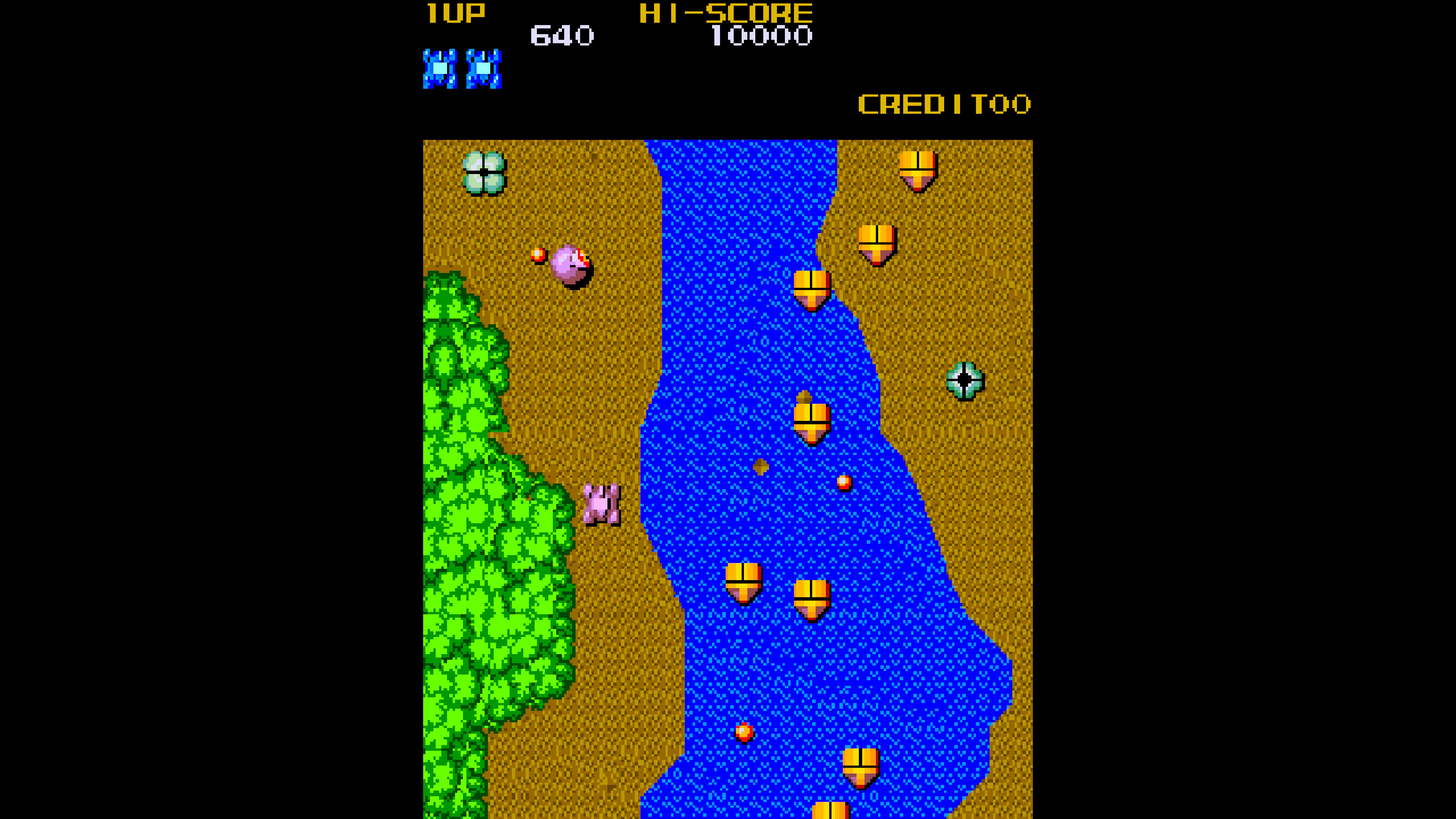Screen dimensions: 1456x819
Task: Click the CREDIT00 text
Action: coord(945,105)
